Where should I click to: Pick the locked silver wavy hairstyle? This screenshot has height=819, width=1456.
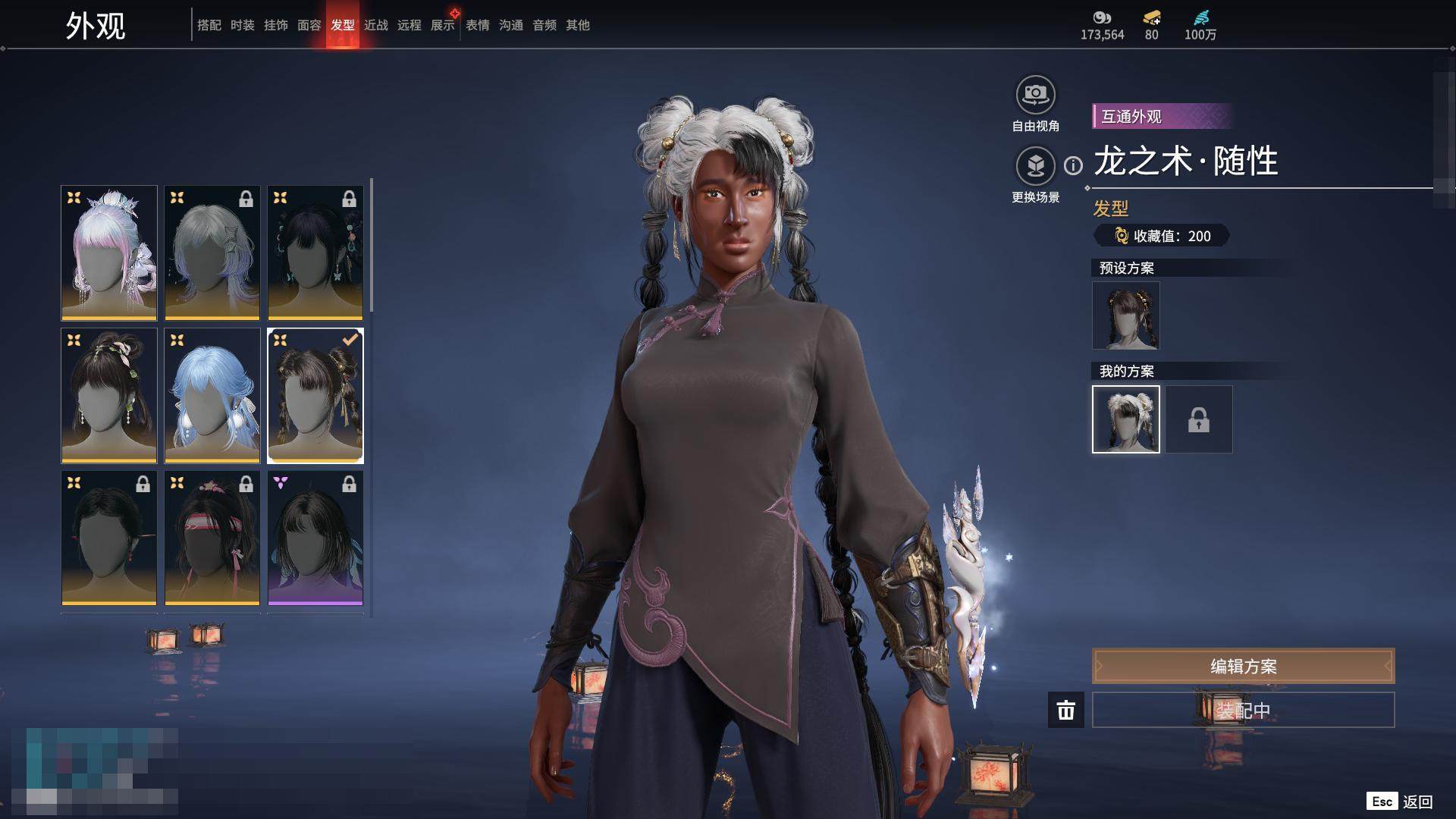[212, 253]
